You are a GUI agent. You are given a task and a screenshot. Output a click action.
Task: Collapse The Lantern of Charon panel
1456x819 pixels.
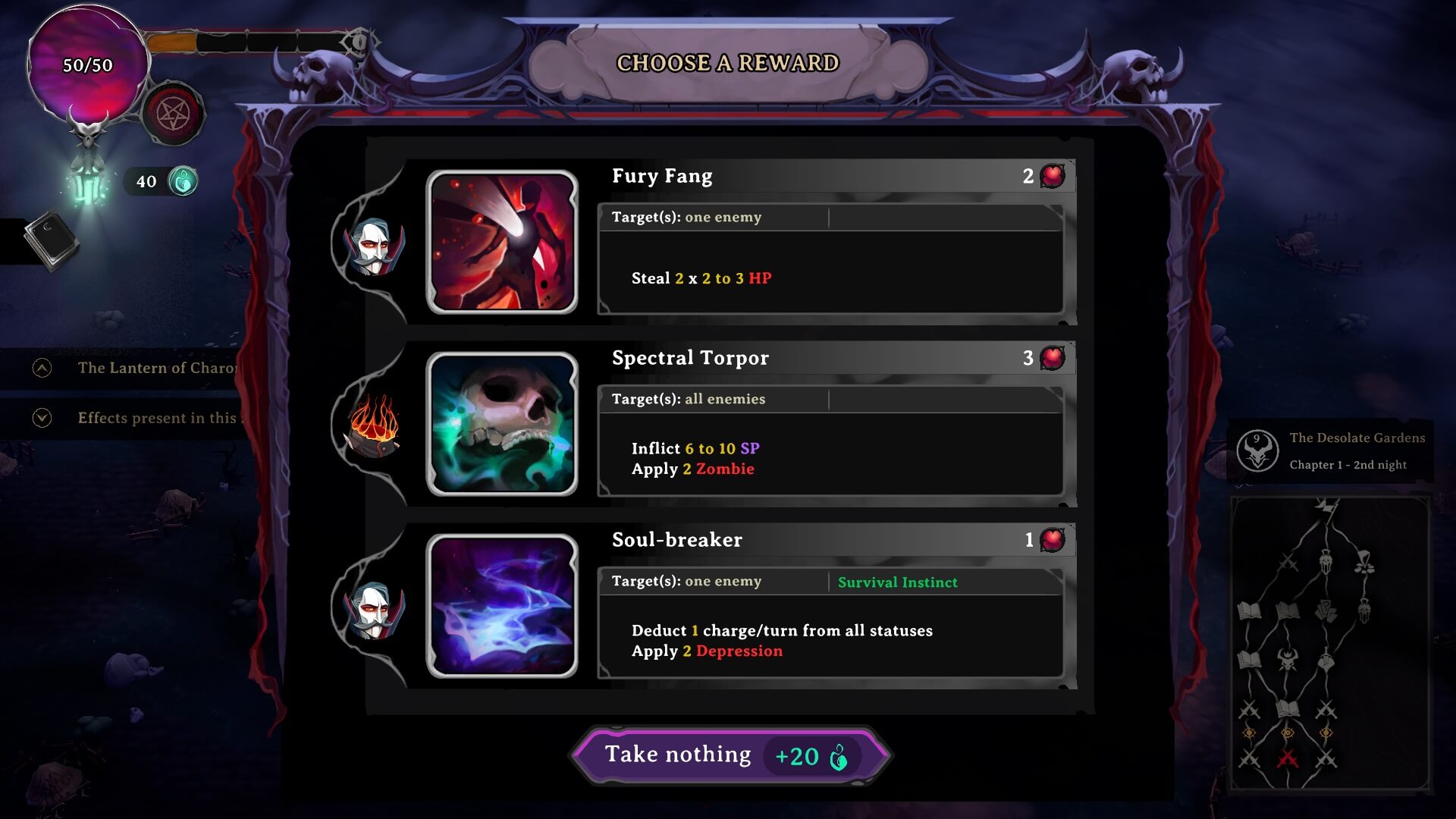tap(42, 368)
